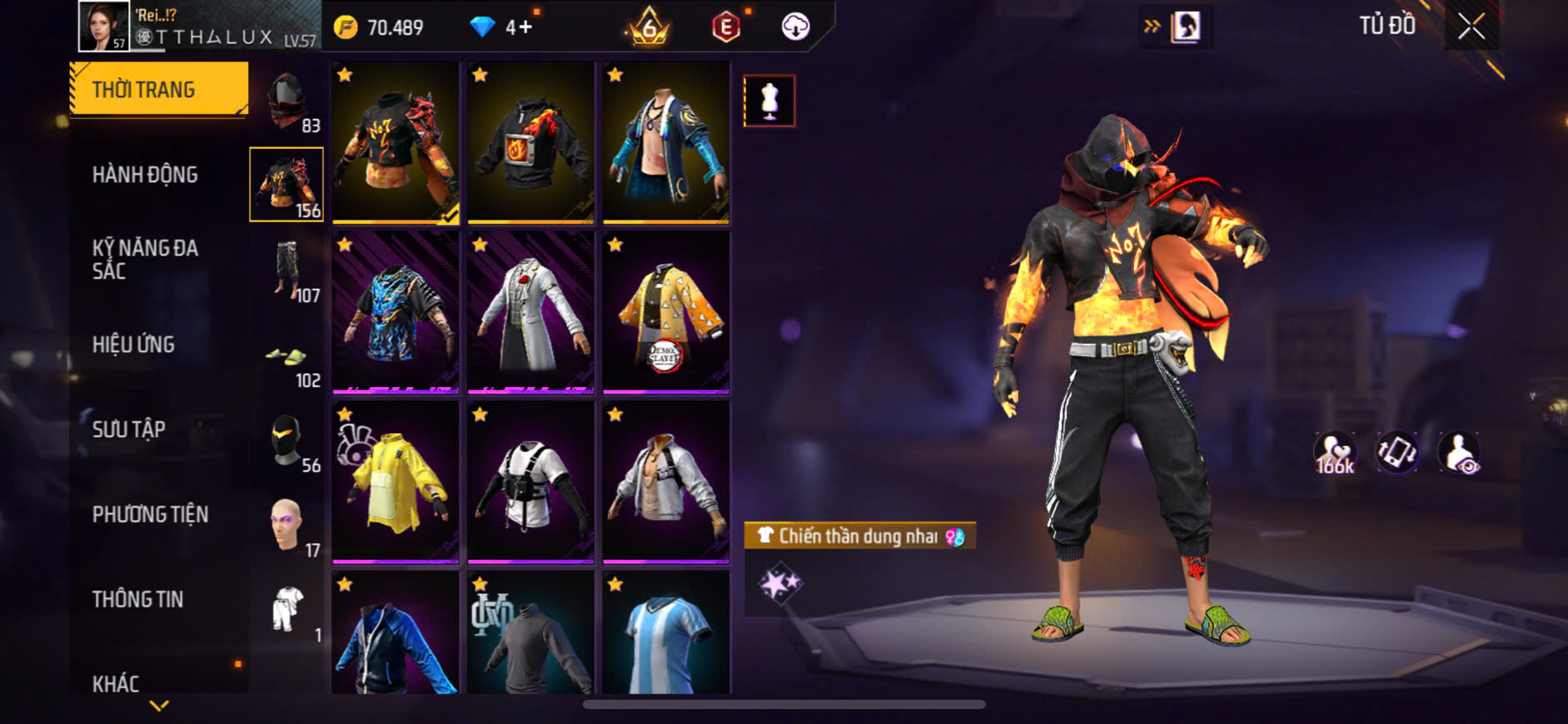Viewport: 1568px width, 724px height.
Task: Select the Thời Trang tab
Action: tap(158, 88)
